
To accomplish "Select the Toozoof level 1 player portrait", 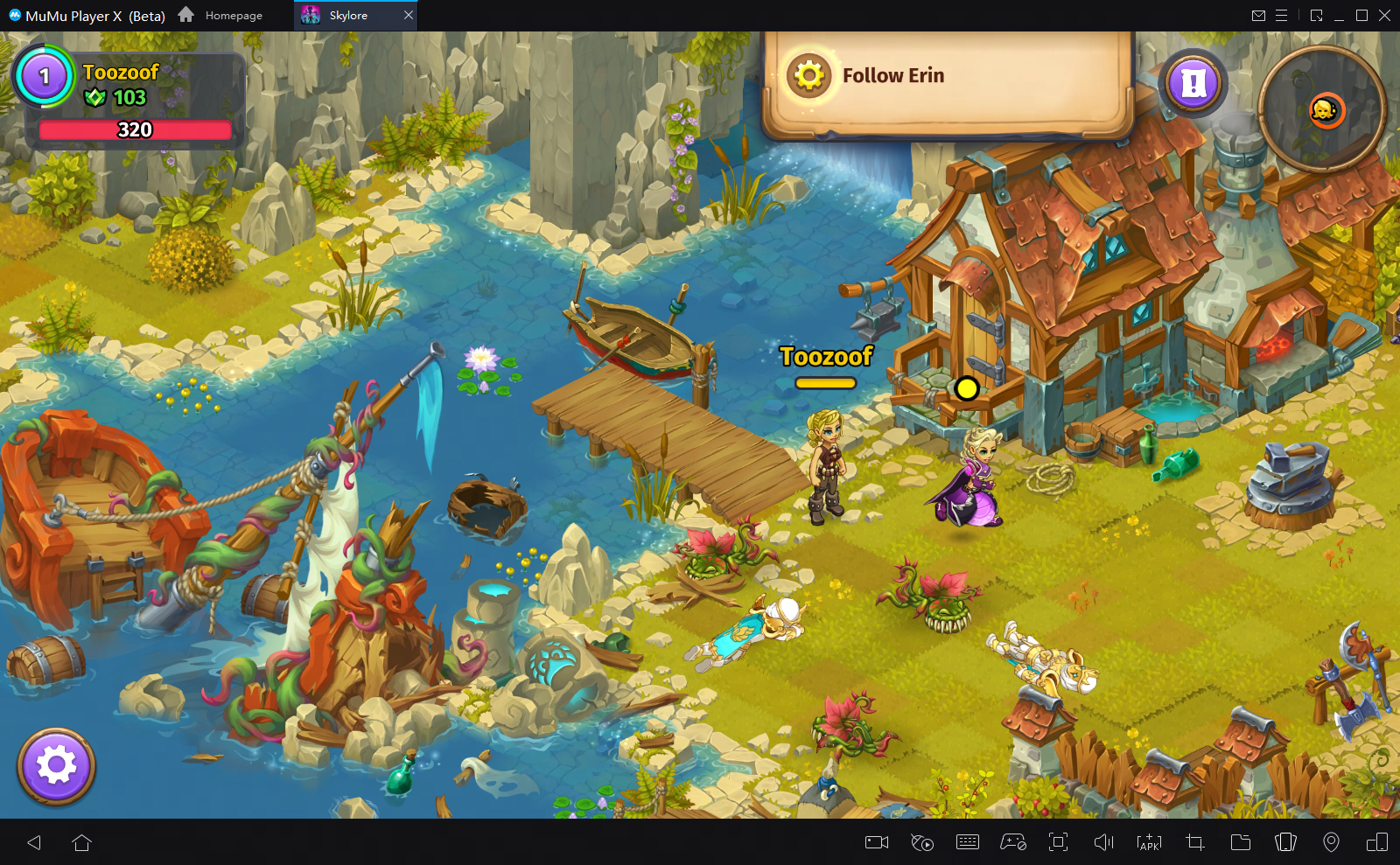I will pyautogui.click(x=44, y=77).
